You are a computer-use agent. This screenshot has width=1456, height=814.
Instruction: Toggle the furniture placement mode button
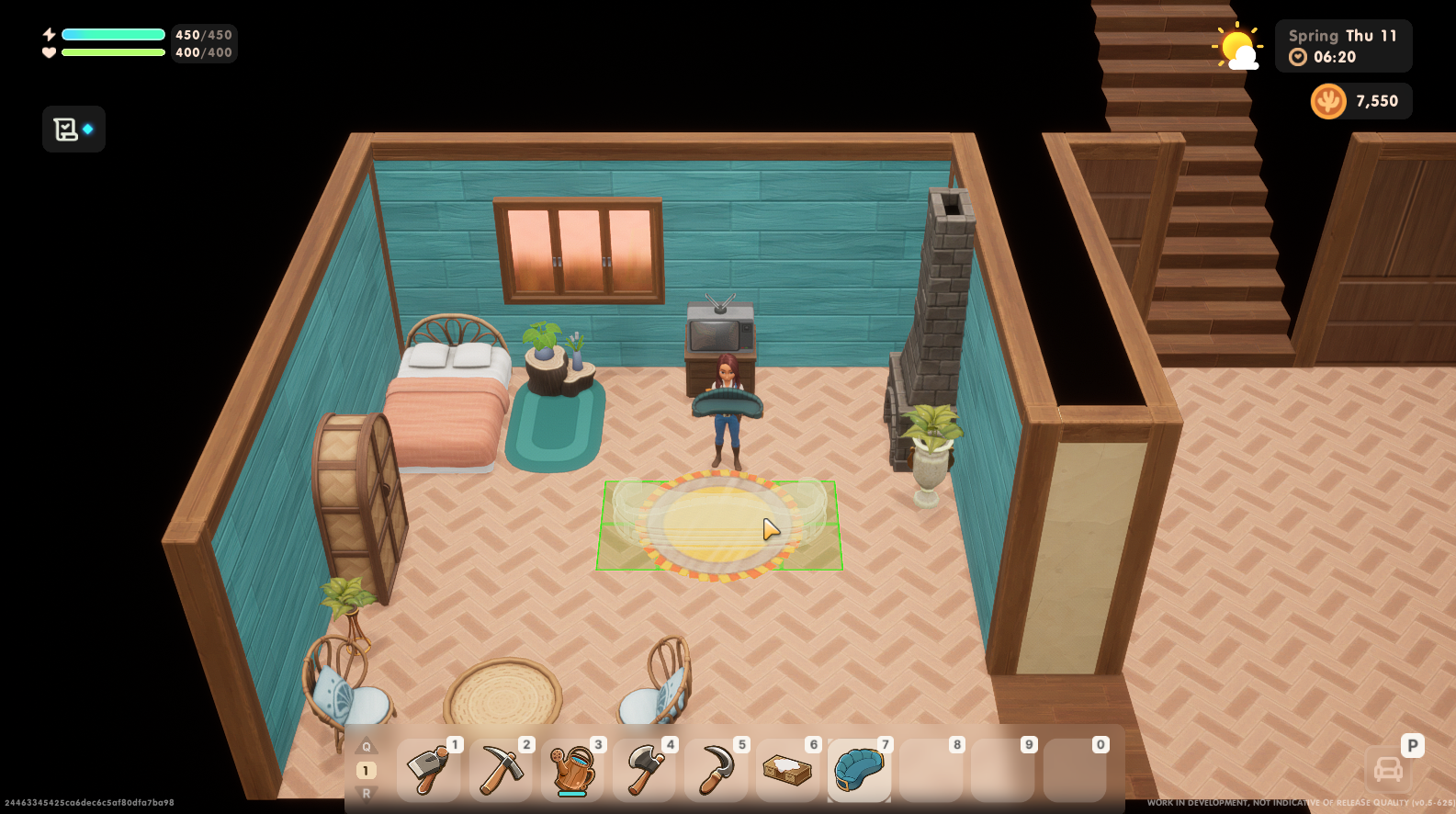click(x=1387, y=769)
